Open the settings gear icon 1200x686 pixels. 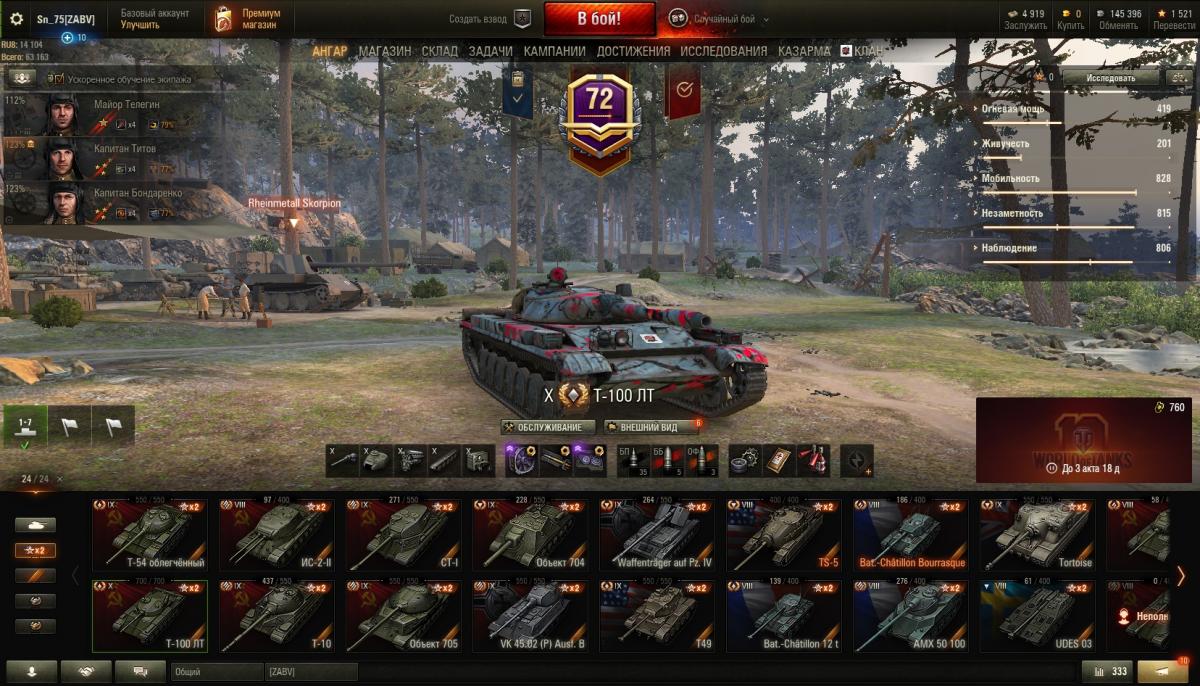pos(16,19)
